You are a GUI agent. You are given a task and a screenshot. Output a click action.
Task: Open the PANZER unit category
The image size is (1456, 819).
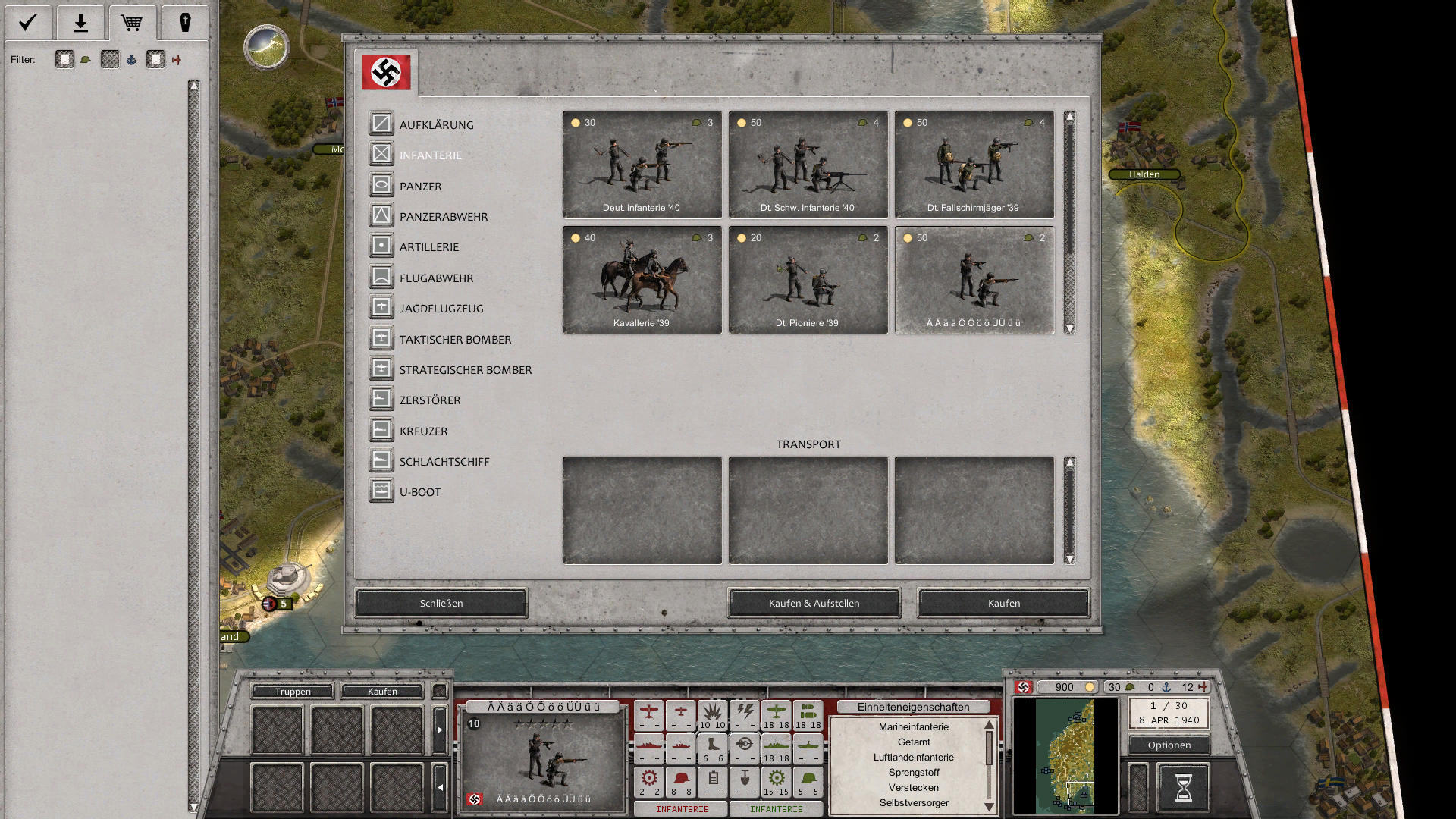point(381,185)
